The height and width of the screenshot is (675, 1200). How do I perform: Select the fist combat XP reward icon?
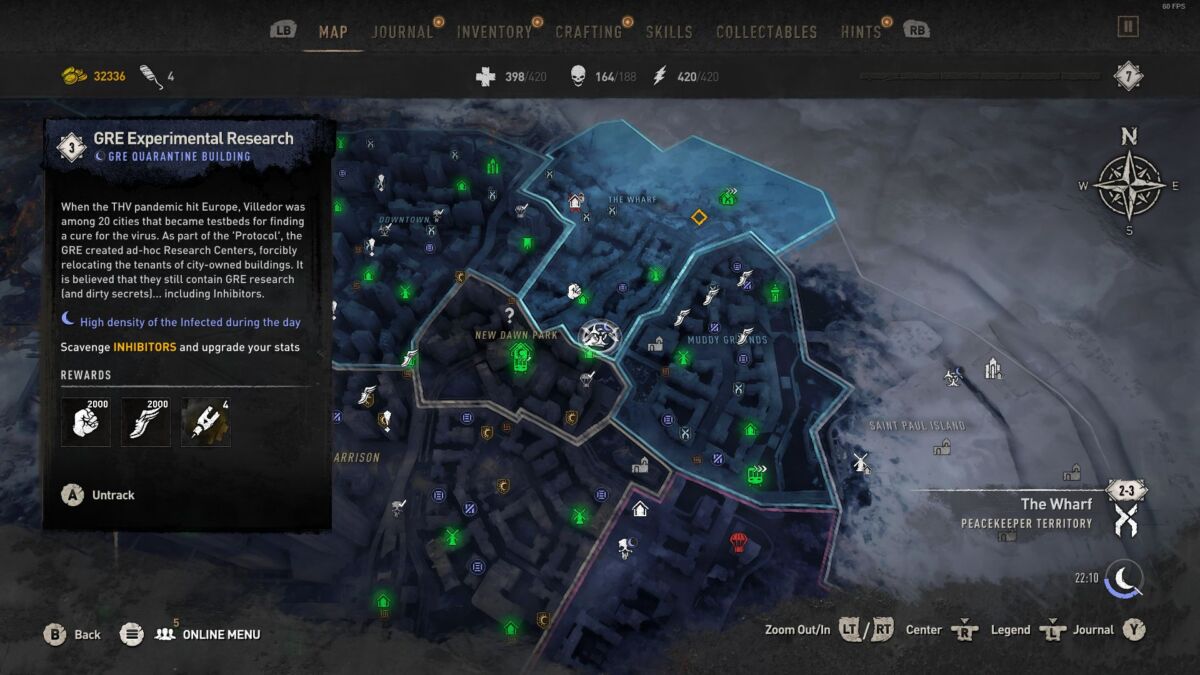pyautogui.click(x=86, y=422)
